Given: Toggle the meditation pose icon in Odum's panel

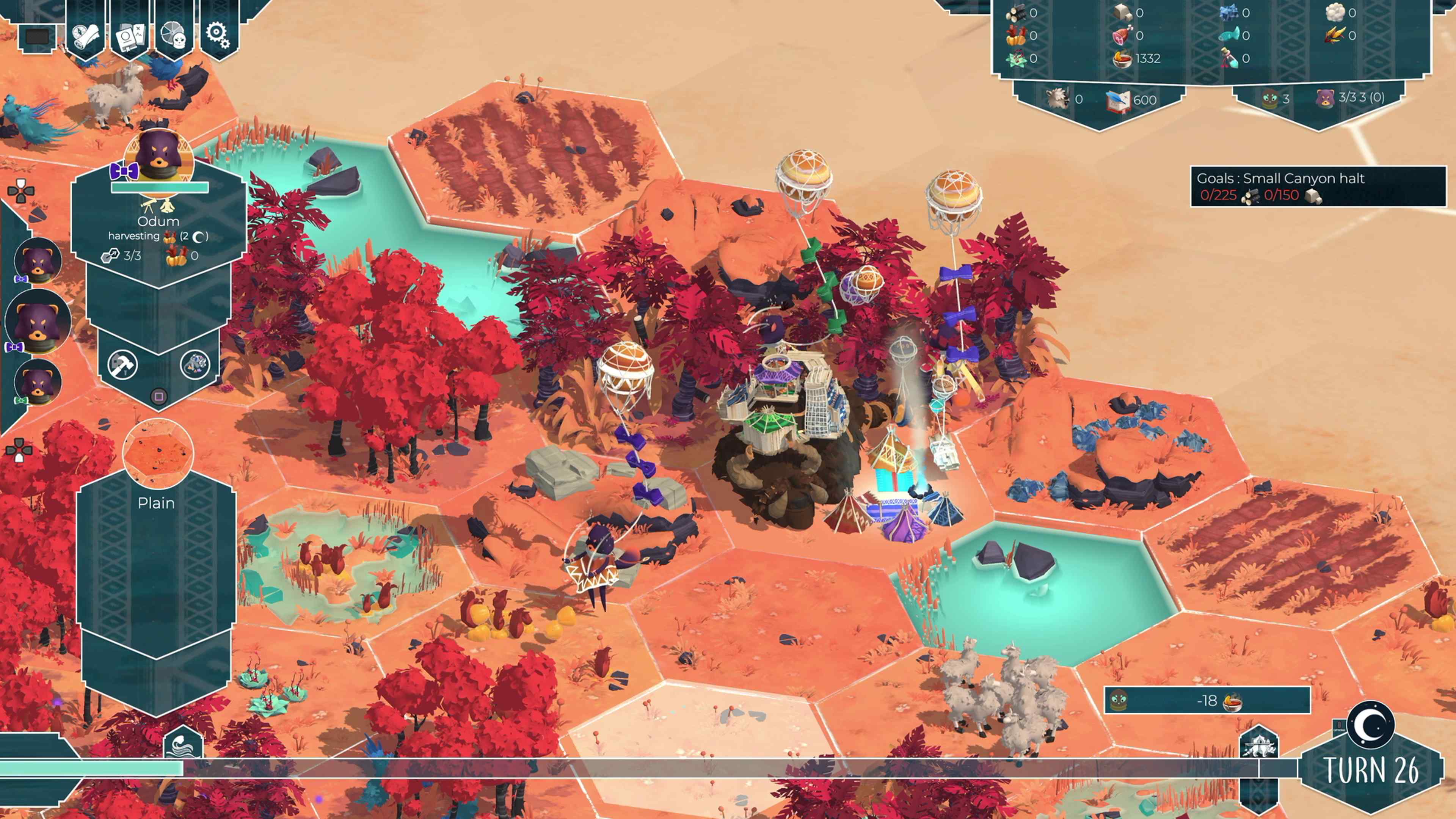Looking at the screenshot, I should point(167,206).
